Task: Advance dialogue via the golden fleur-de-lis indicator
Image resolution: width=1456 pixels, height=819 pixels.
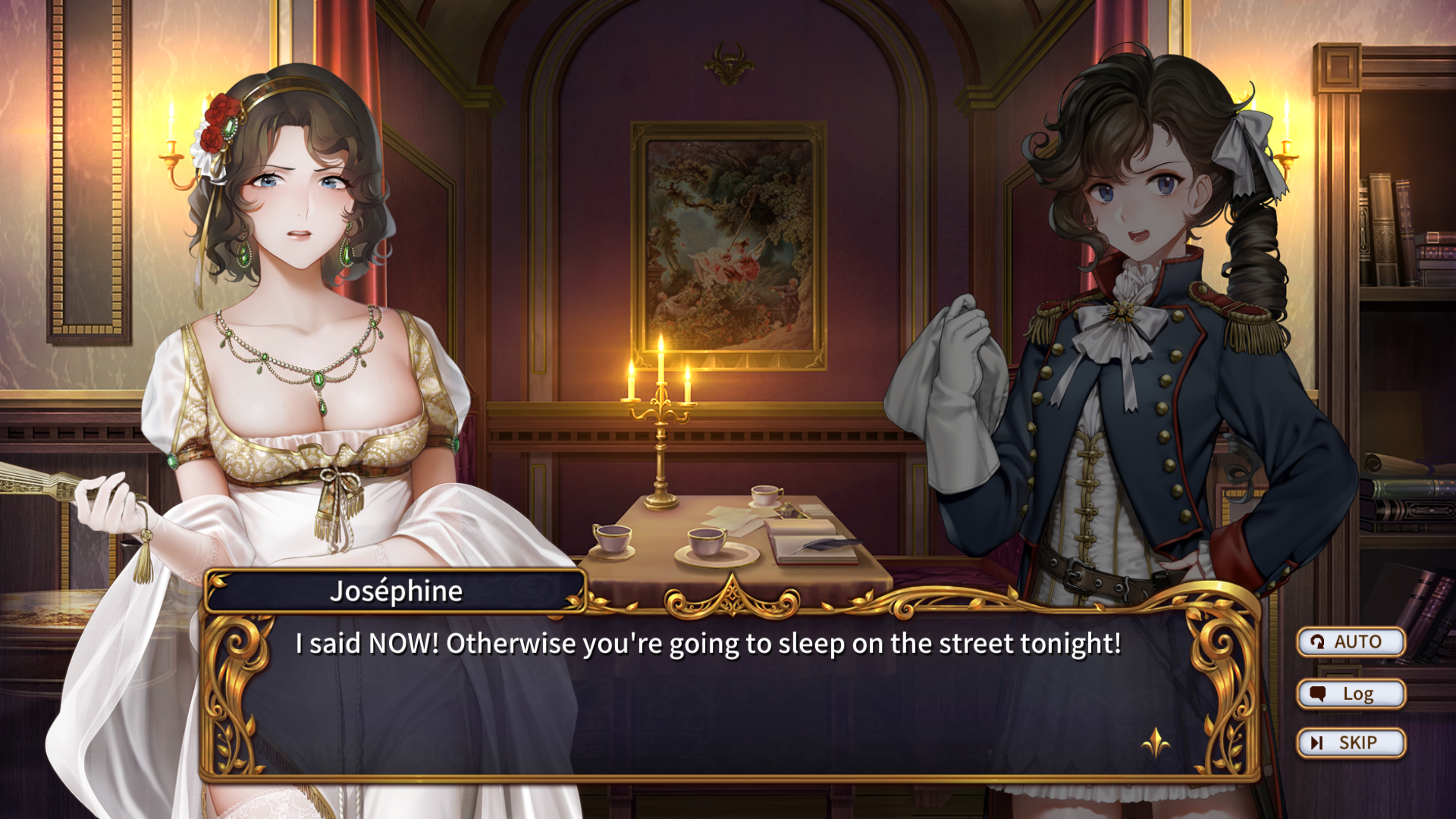Action: click(1155, 742)
